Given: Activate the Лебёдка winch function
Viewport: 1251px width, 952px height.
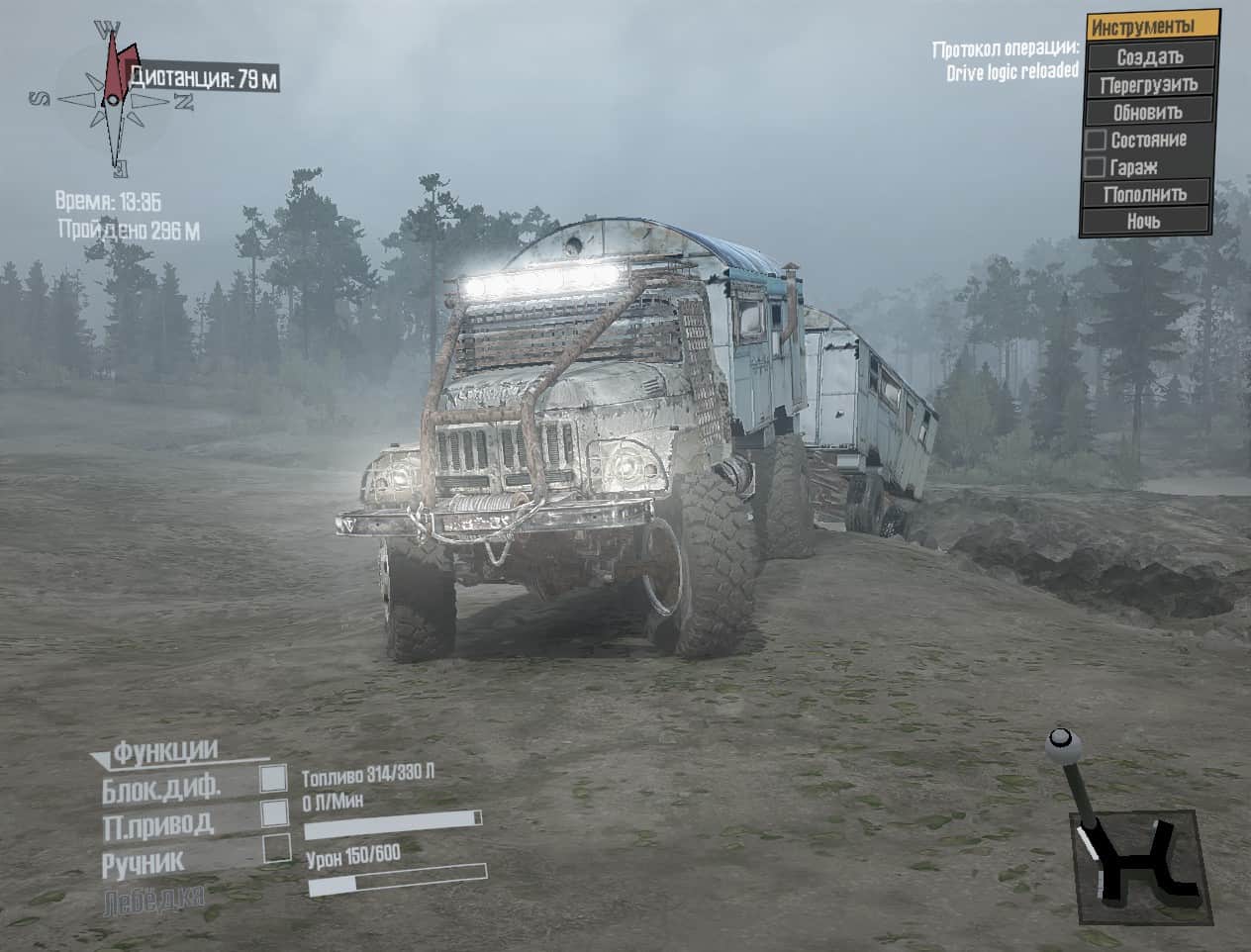Looking at the screenshot, I should [x=153, y=899].
